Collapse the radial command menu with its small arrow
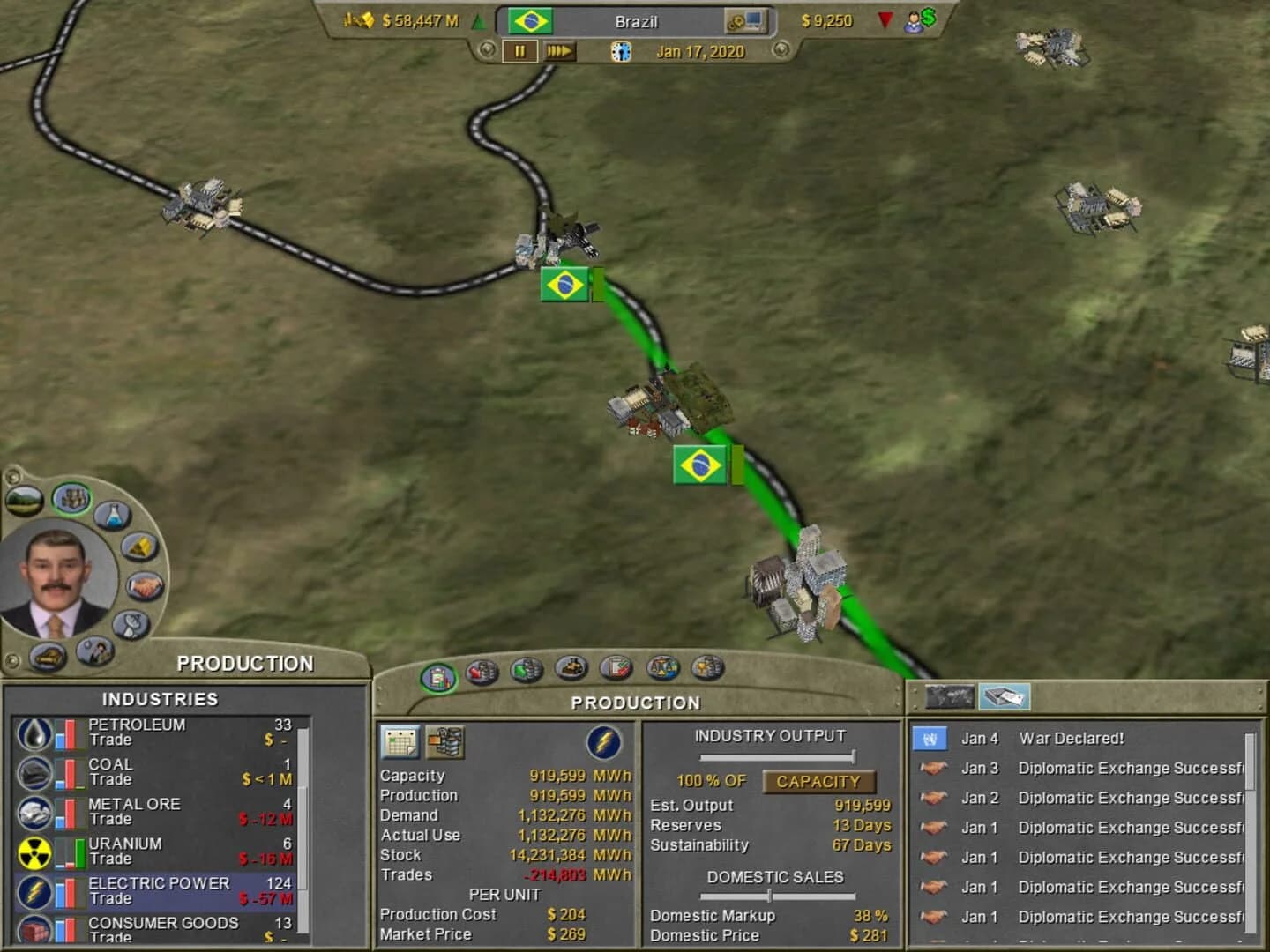Viewport: 1270px width, 952px height. [12, 658]
